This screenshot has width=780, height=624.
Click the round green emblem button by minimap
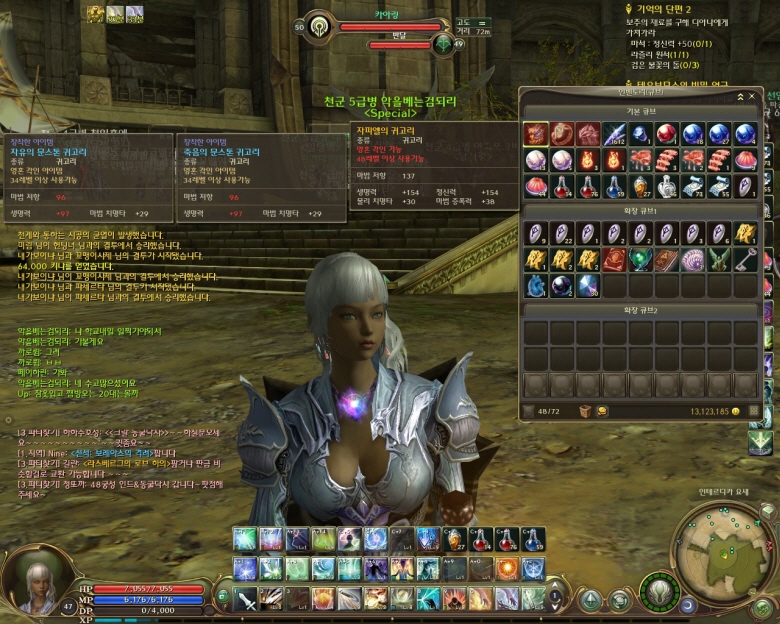pyautogui.click(x=659, y=590)
